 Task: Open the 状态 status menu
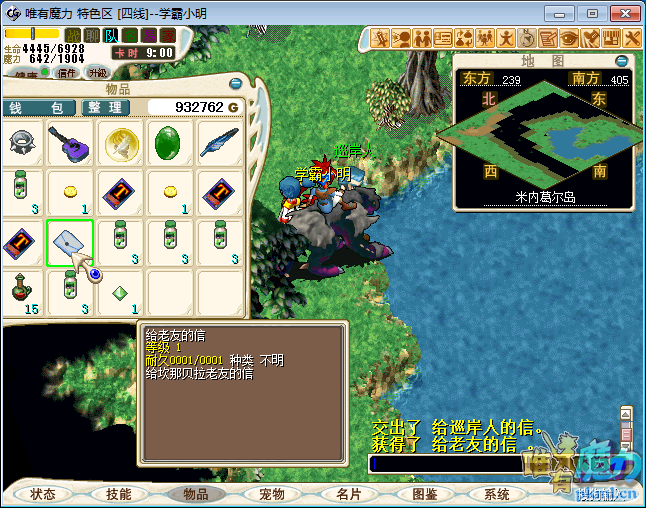(43, 494)
